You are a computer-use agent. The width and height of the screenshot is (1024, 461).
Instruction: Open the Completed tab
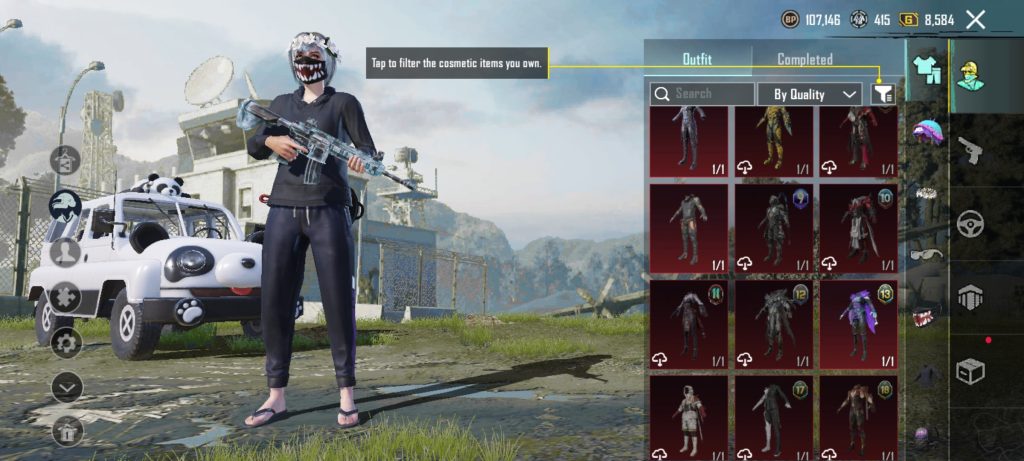(x=805, y=59)
